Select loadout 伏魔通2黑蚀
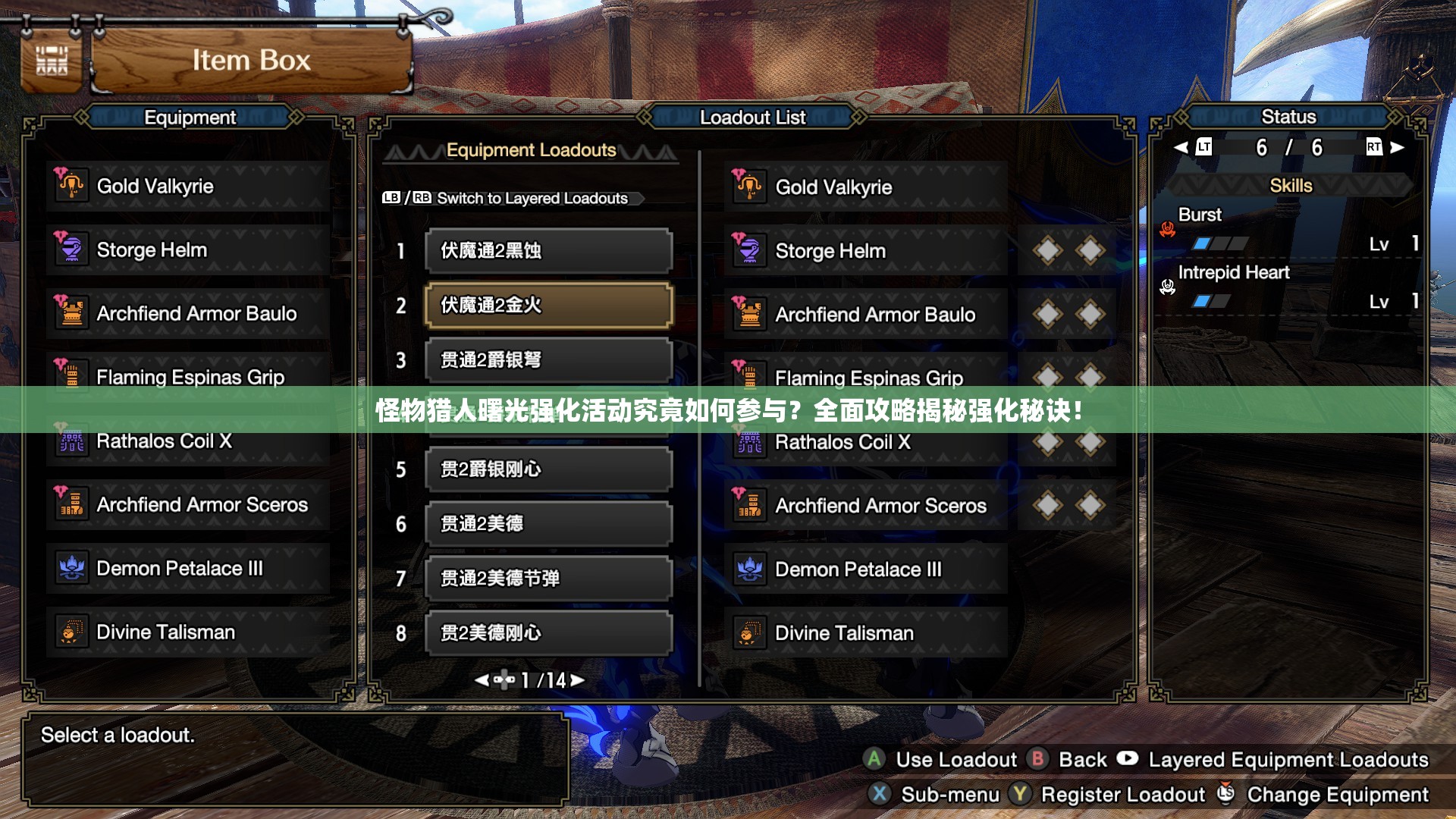 pyautogui.click(x=548, y=251)
